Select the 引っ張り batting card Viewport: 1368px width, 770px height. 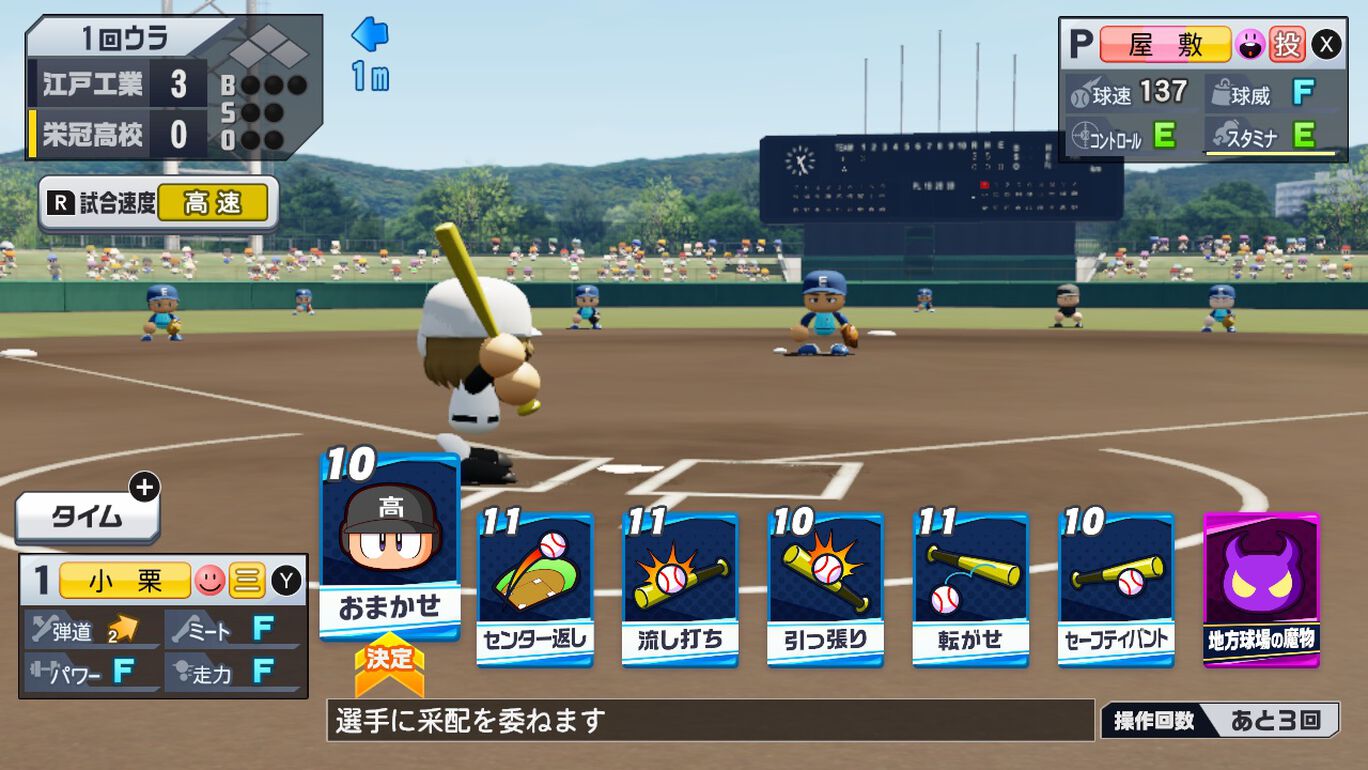[x=825, y=589]
